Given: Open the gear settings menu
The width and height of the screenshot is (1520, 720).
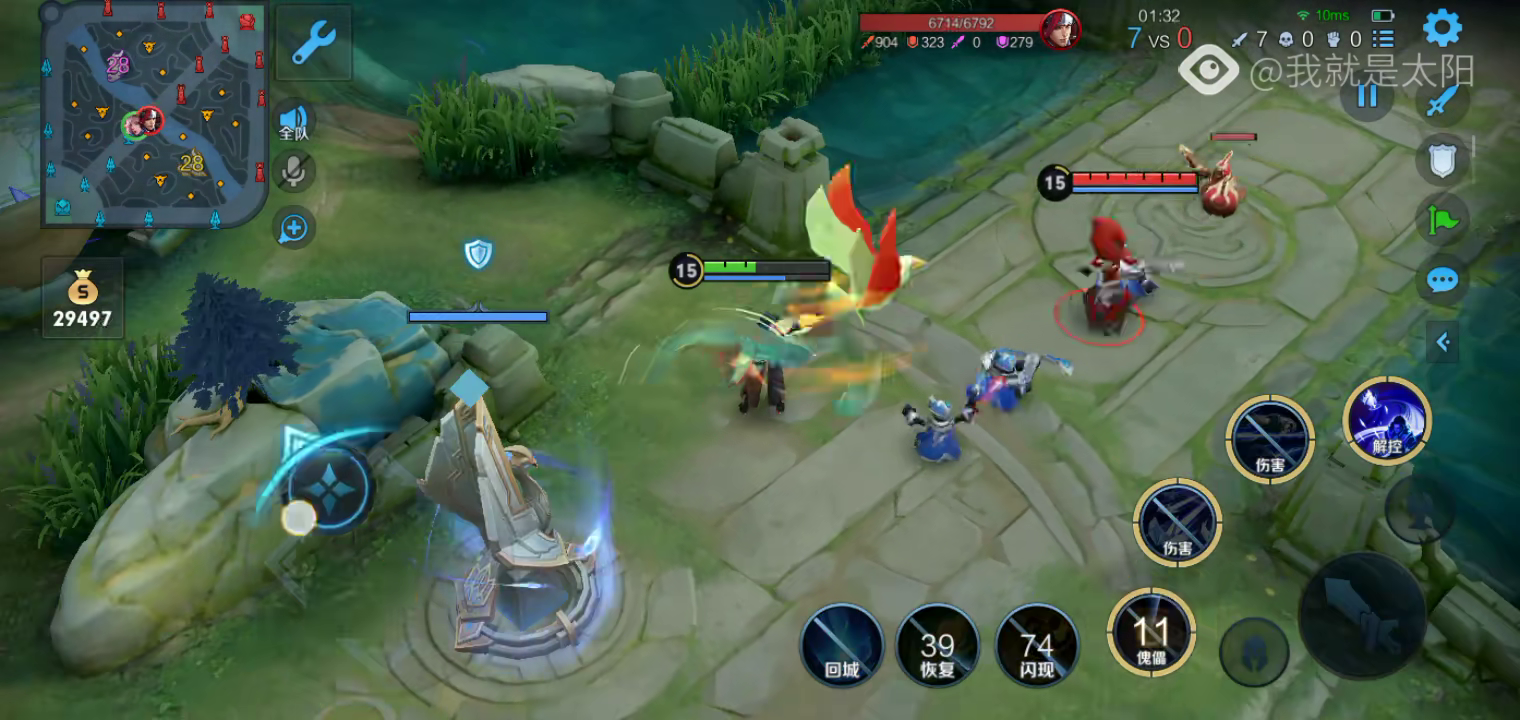Looking at the screenshot, I should tap(1441, 28).
